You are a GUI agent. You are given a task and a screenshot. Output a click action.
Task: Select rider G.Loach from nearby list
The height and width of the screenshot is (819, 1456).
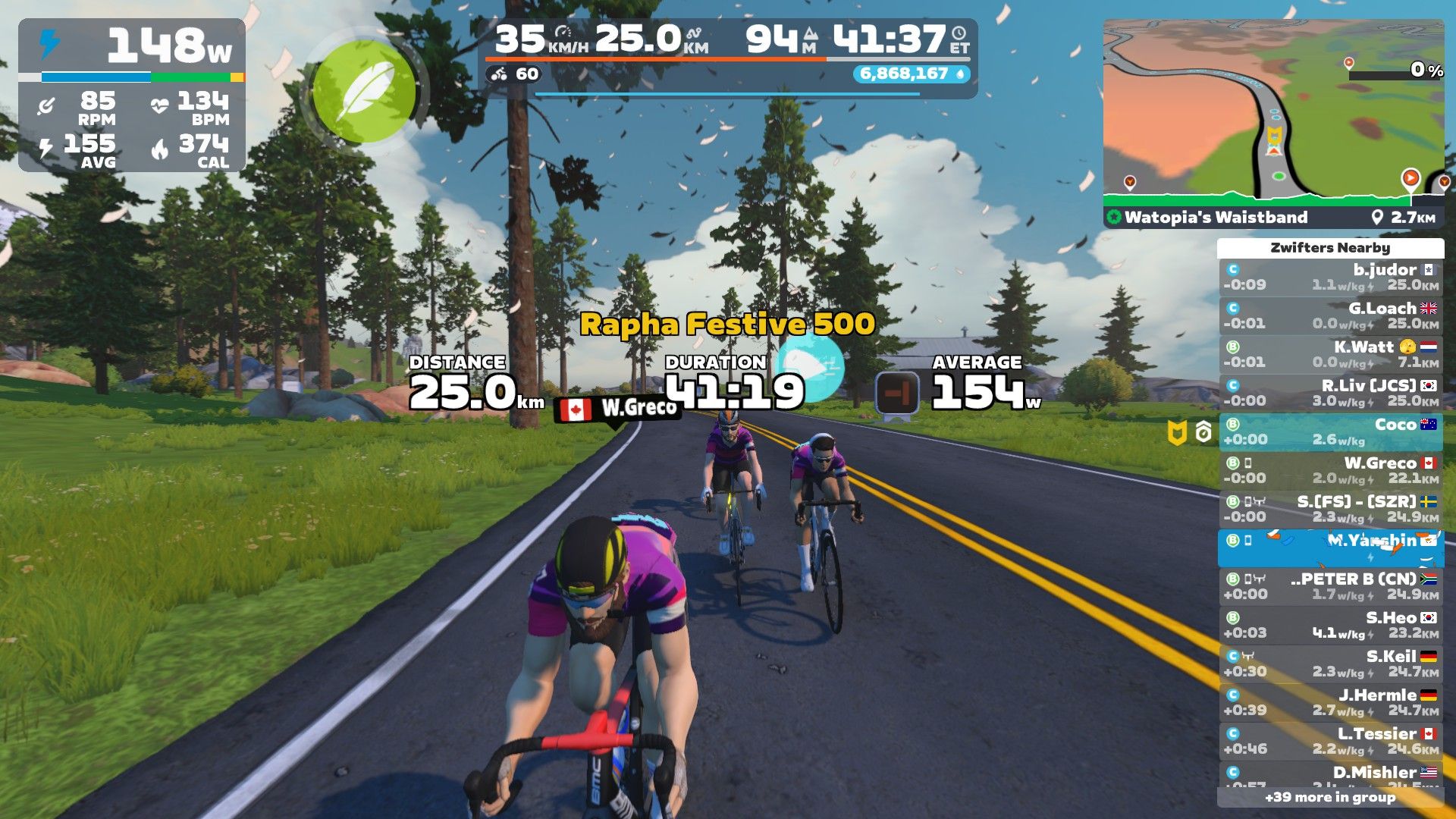pyautogui.click(x=1331, y=316)
